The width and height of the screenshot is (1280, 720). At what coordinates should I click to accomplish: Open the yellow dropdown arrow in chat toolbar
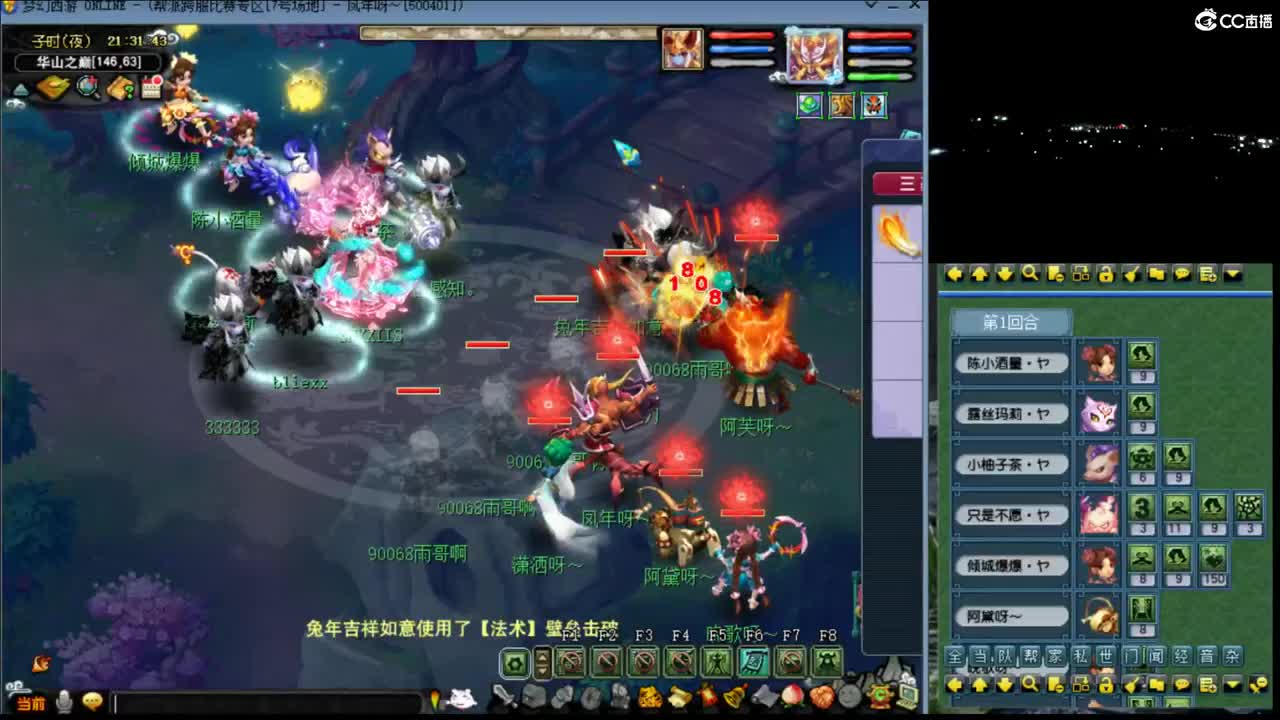point(1231,684)
